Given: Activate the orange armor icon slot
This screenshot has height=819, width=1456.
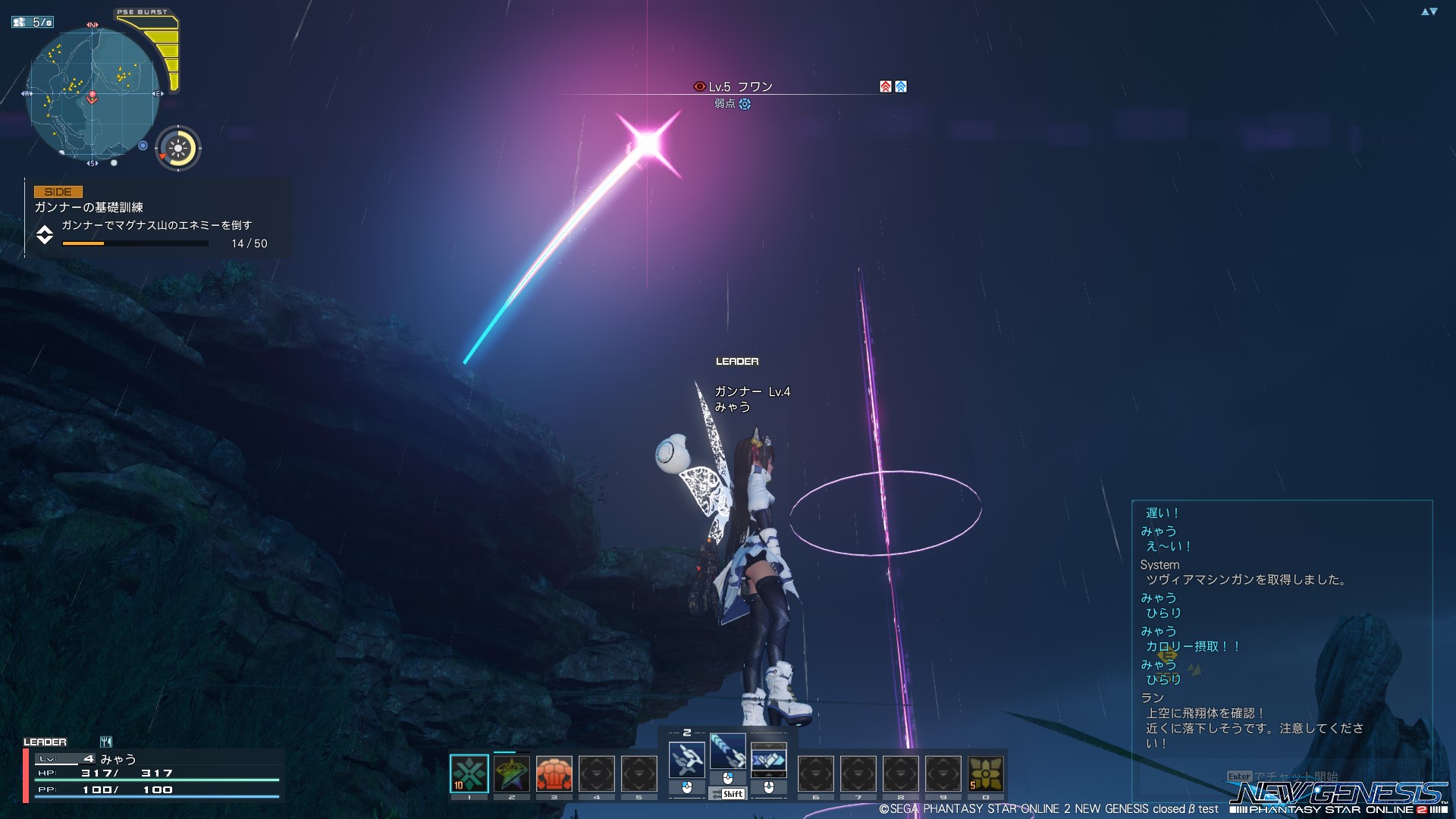Looking at the screenshot, I should (x=554, y=773).
